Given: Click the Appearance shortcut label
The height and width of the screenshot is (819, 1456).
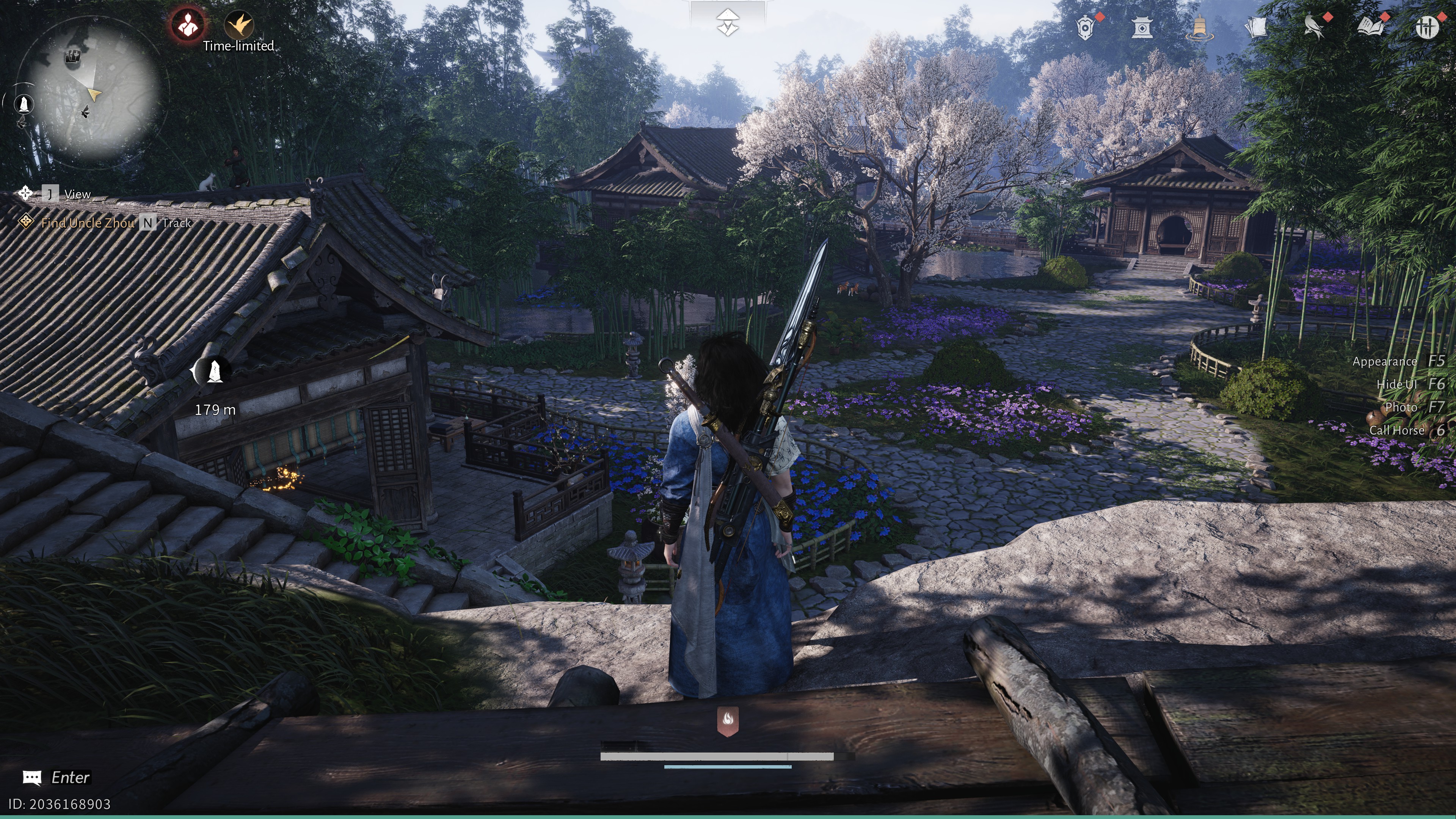Looking at the screenshot, I should [x=1385, y=361].
